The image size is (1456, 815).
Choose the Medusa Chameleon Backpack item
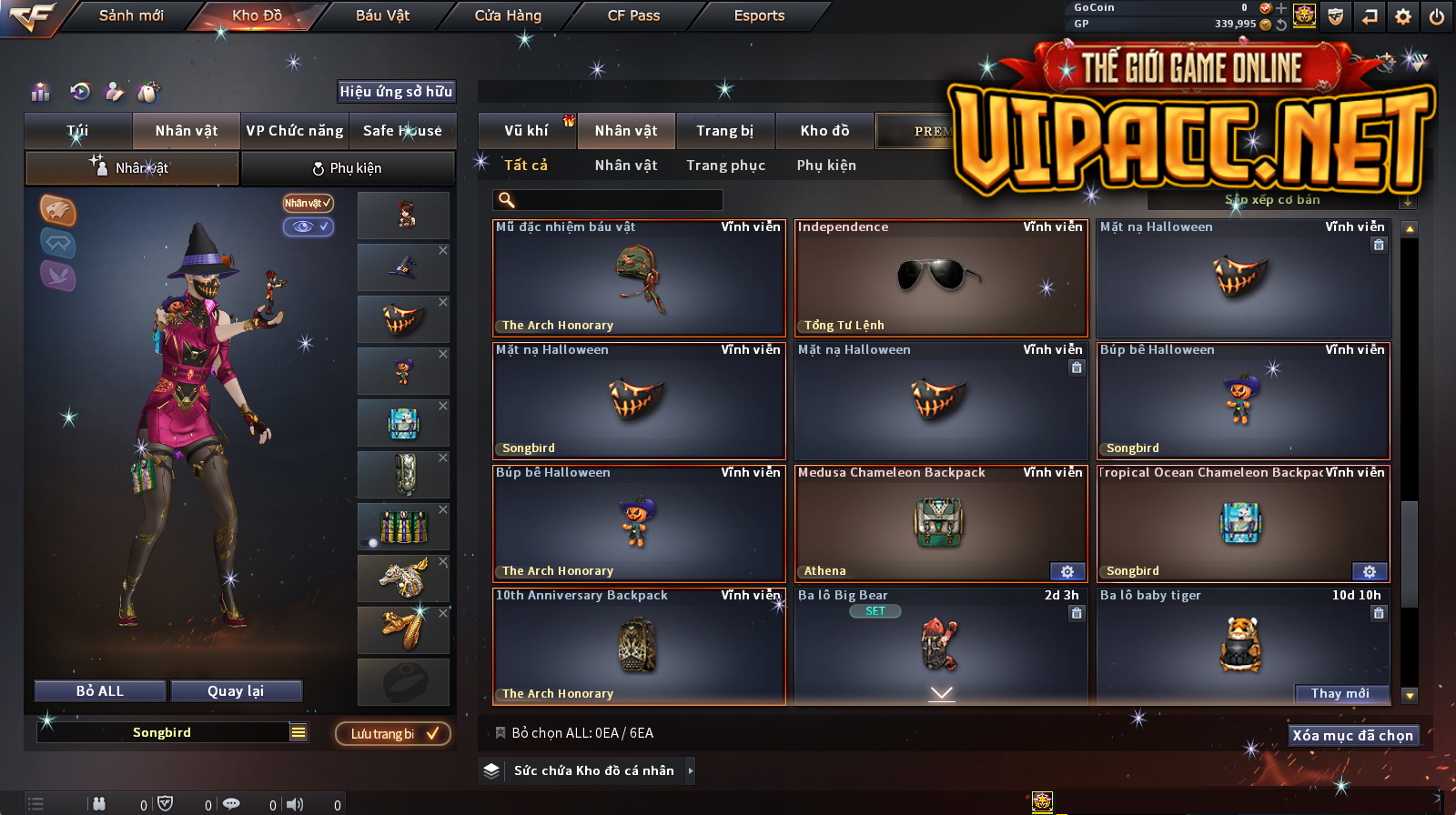[941, 524]
